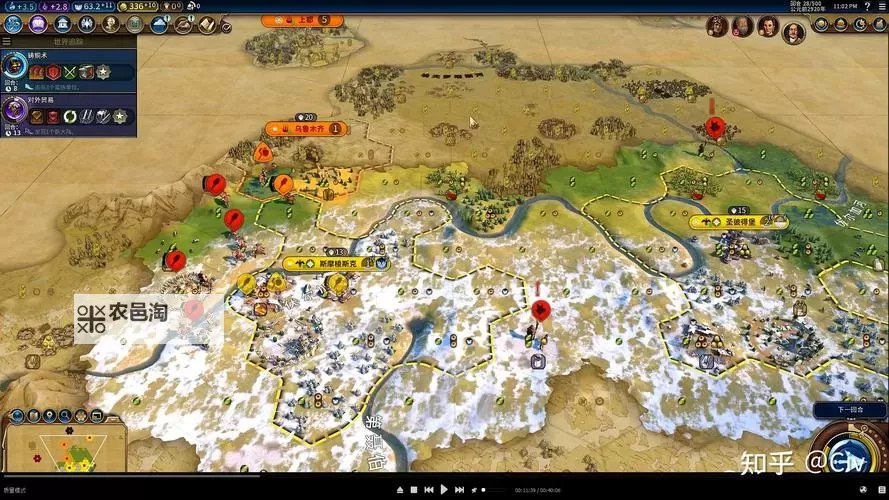
Task: Select the 乌鲁木齐 city banner
Action: [x=304, y=128]
